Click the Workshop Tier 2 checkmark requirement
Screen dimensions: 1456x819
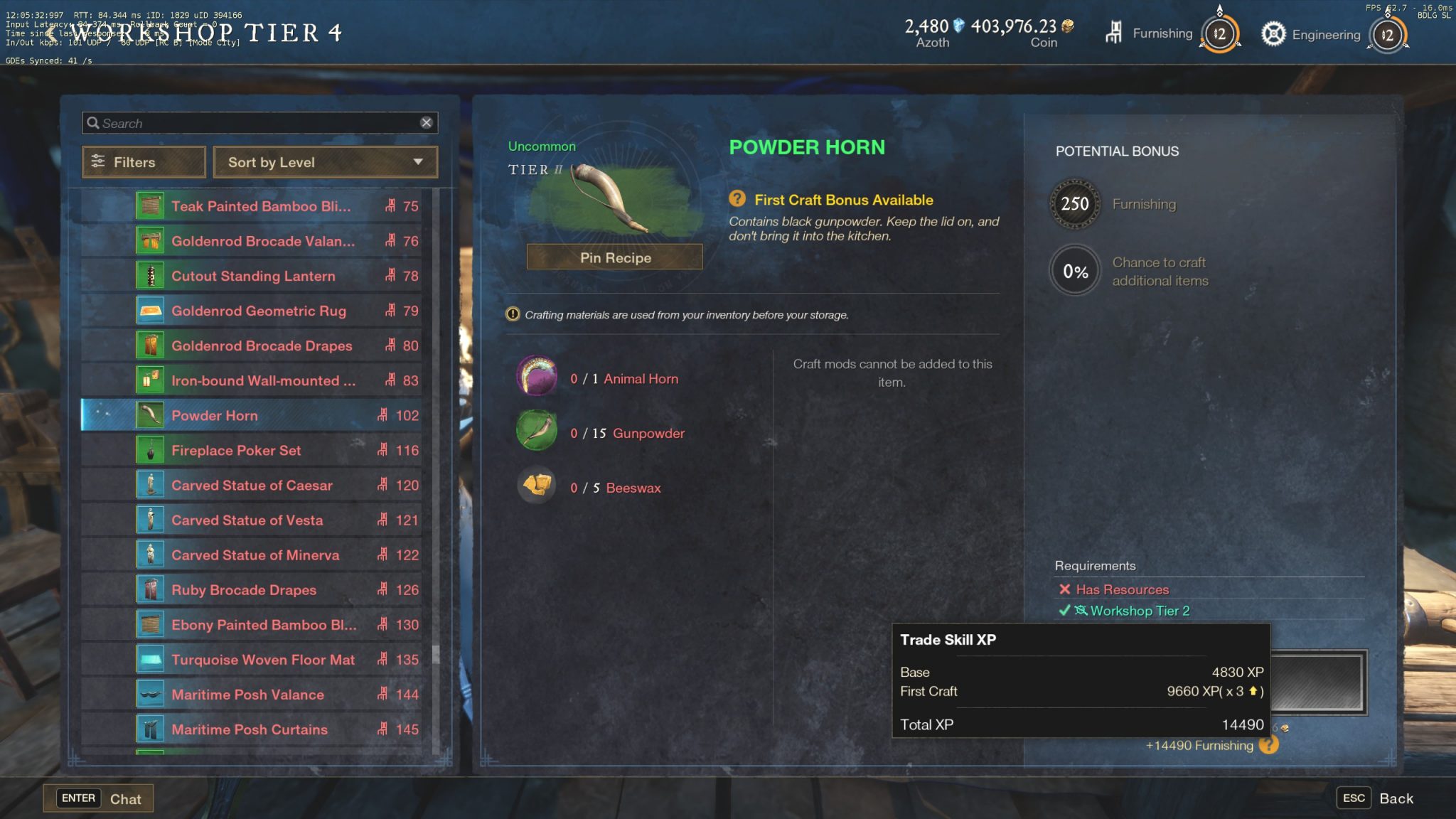pos(1063,610)
